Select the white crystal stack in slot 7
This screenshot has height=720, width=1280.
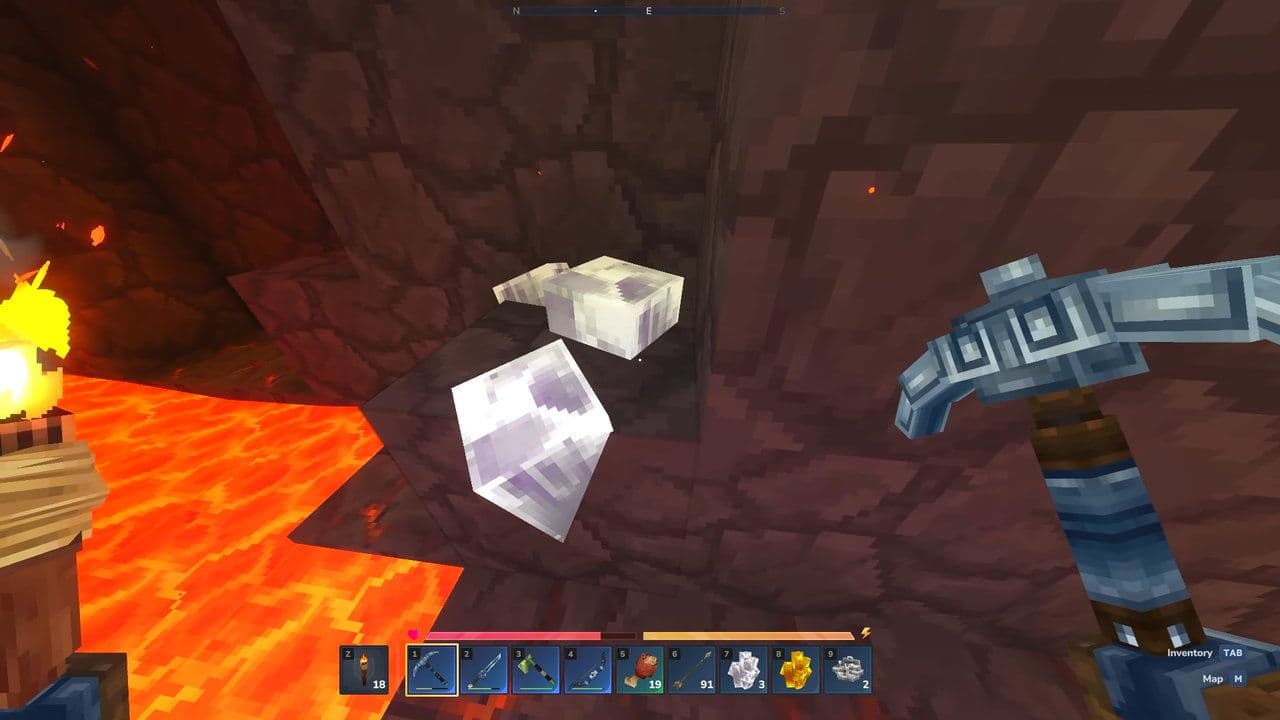click(x=743, y=670)
